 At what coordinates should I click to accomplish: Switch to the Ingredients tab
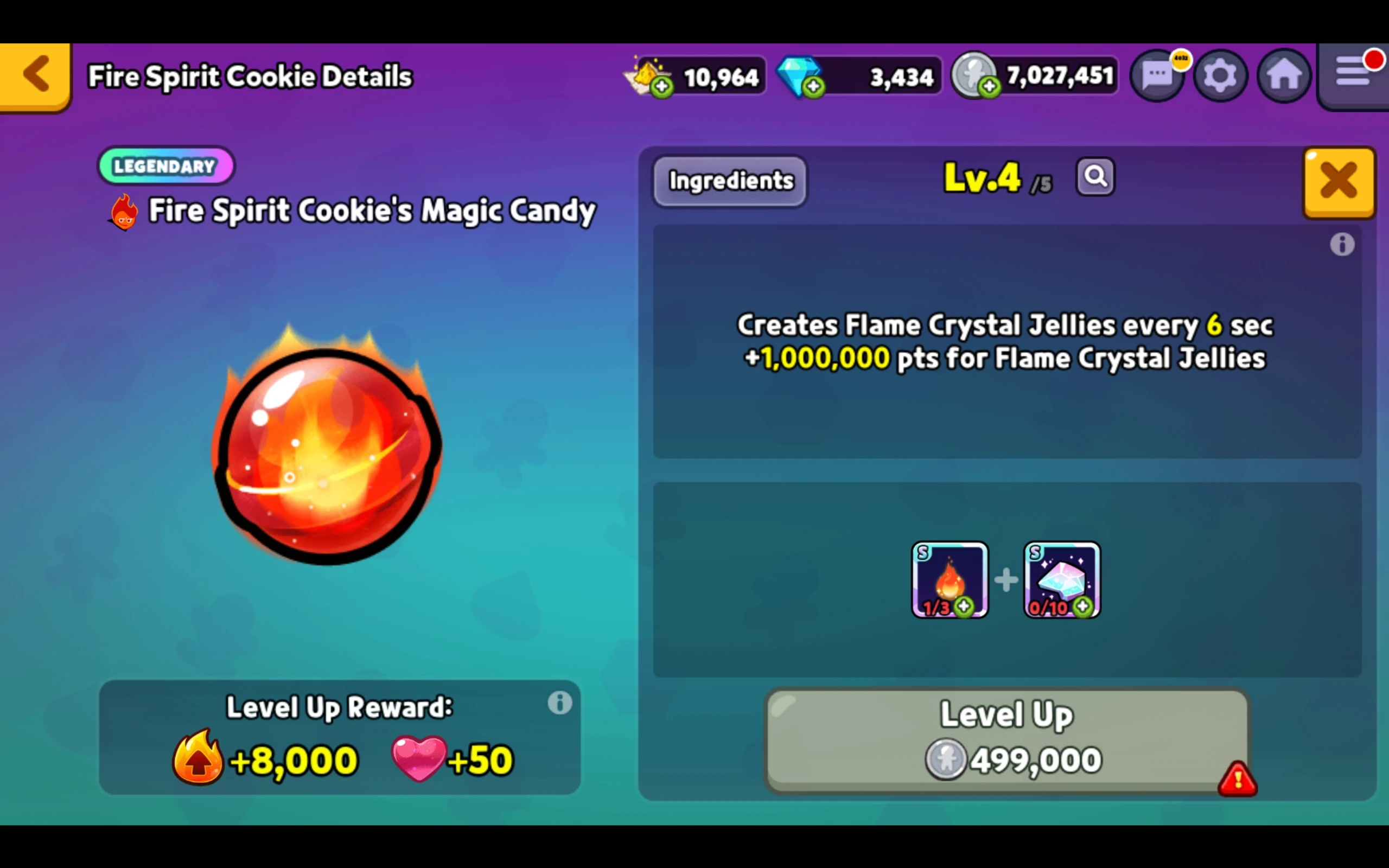pyautogui.click(x=730, y=181)
